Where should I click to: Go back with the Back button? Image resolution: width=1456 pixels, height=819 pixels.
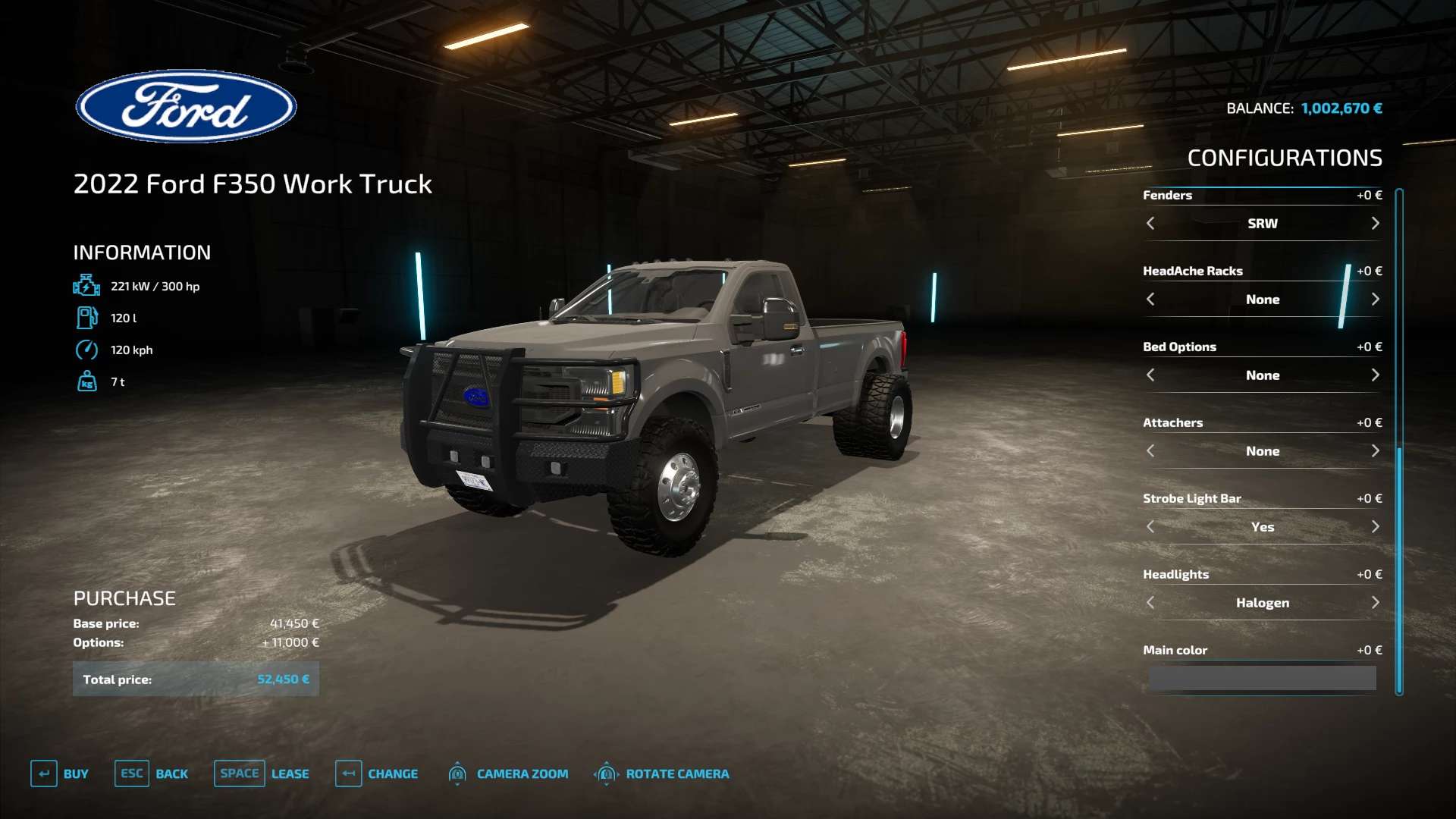152,773
